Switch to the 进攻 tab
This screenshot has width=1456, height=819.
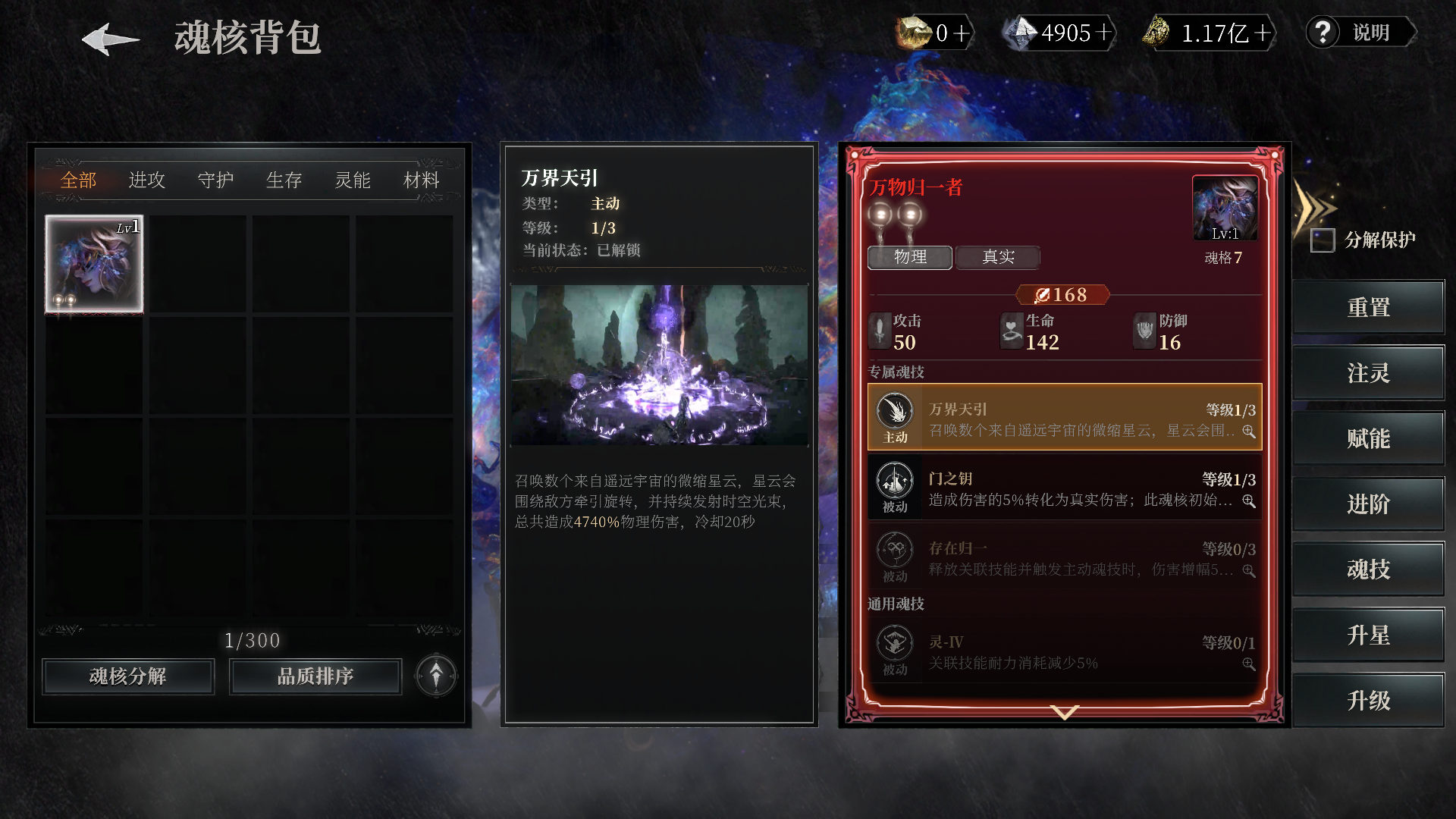point(146,180)
